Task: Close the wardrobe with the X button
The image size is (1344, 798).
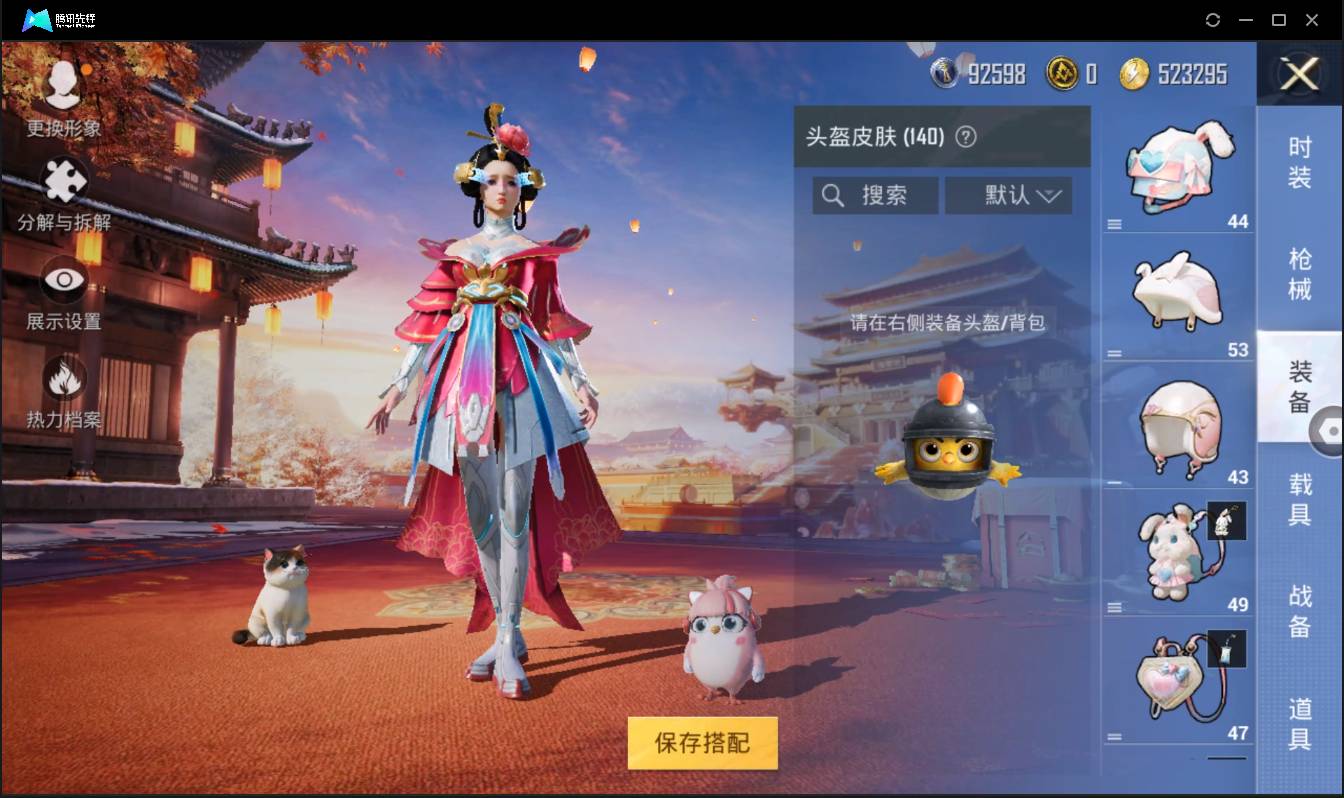Action: click(1299, 75)
